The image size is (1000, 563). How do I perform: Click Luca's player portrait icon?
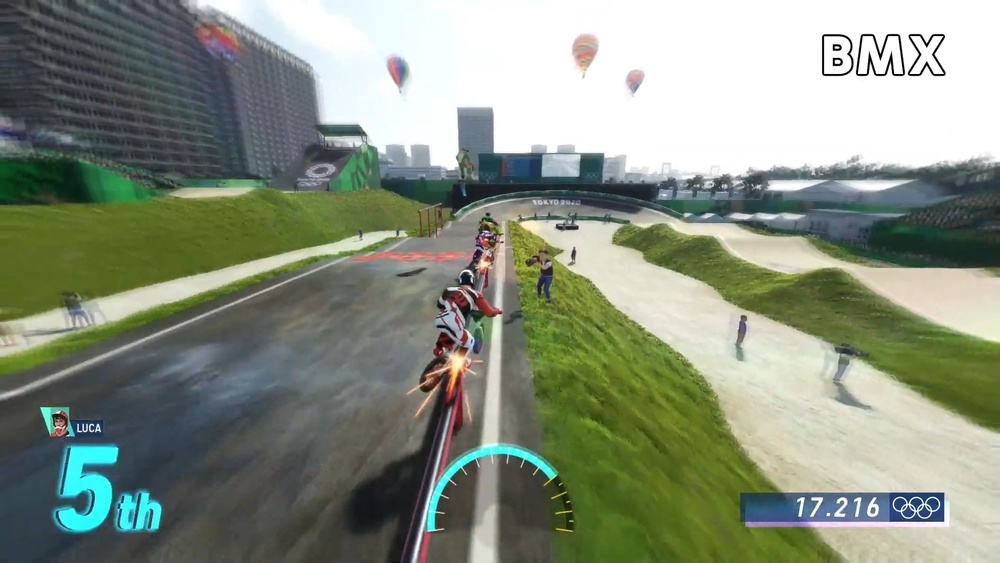(59, 422)
